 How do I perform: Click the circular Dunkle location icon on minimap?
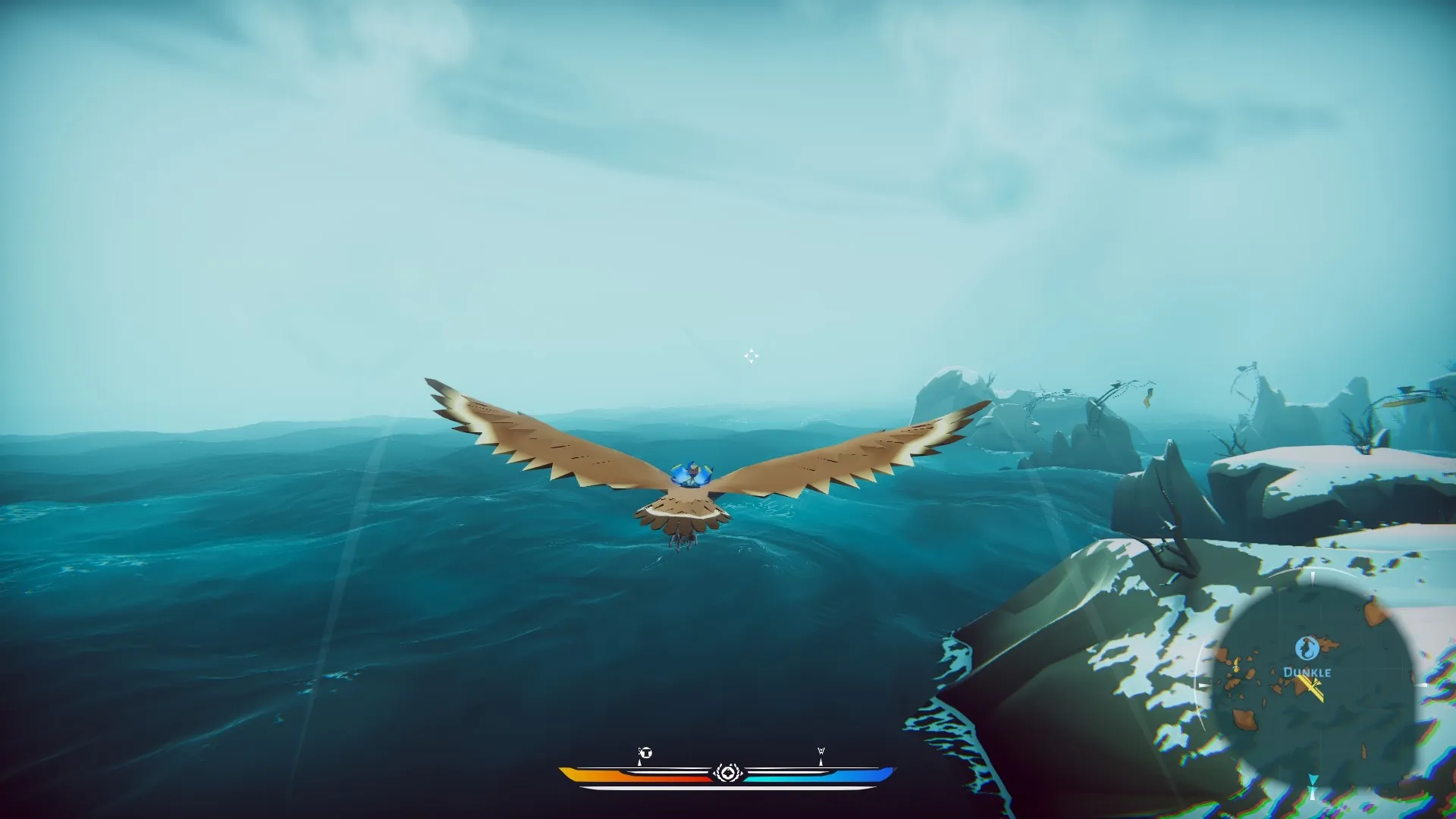[x=1307, y=647]
